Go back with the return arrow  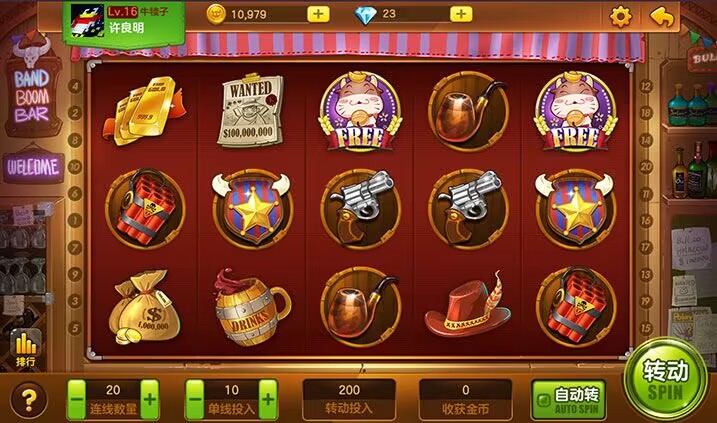pyautogui.click(x=662, y=16)
